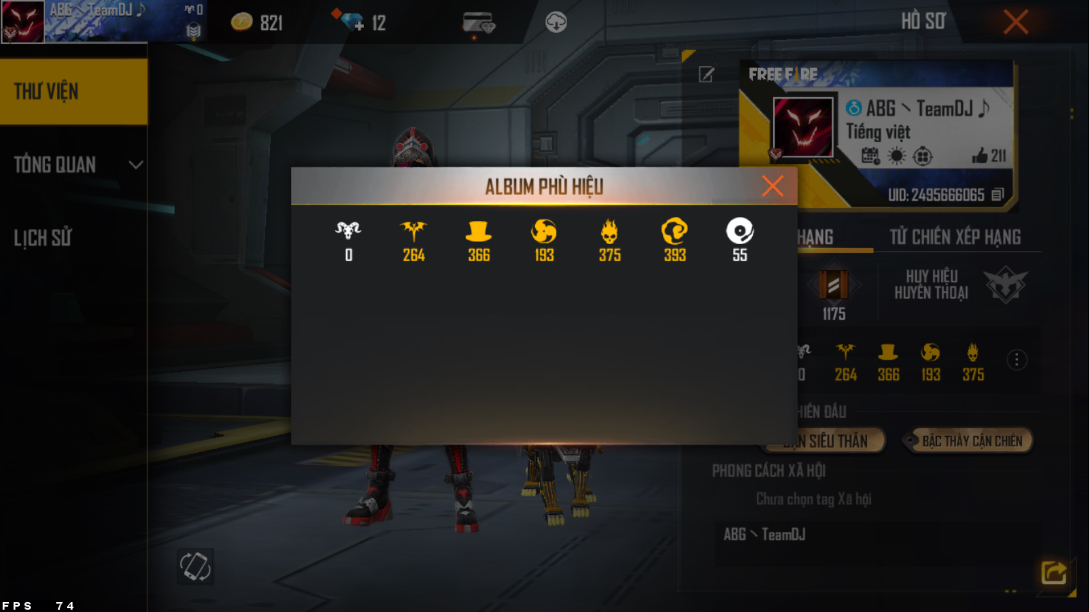Rotate the character view icon
Image resolution: width=1089 pixels, height=612 pixels.
tap(195, 566)
